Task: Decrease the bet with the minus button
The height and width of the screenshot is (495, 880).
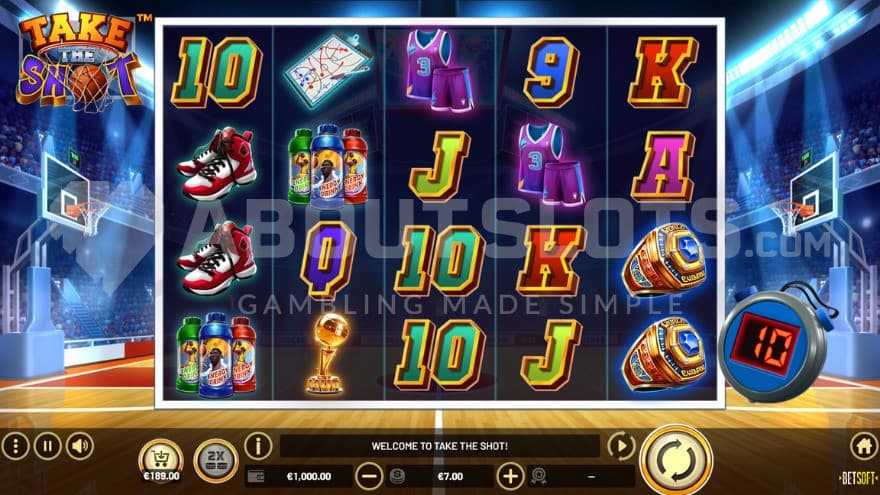Action: tap(369, 476)
